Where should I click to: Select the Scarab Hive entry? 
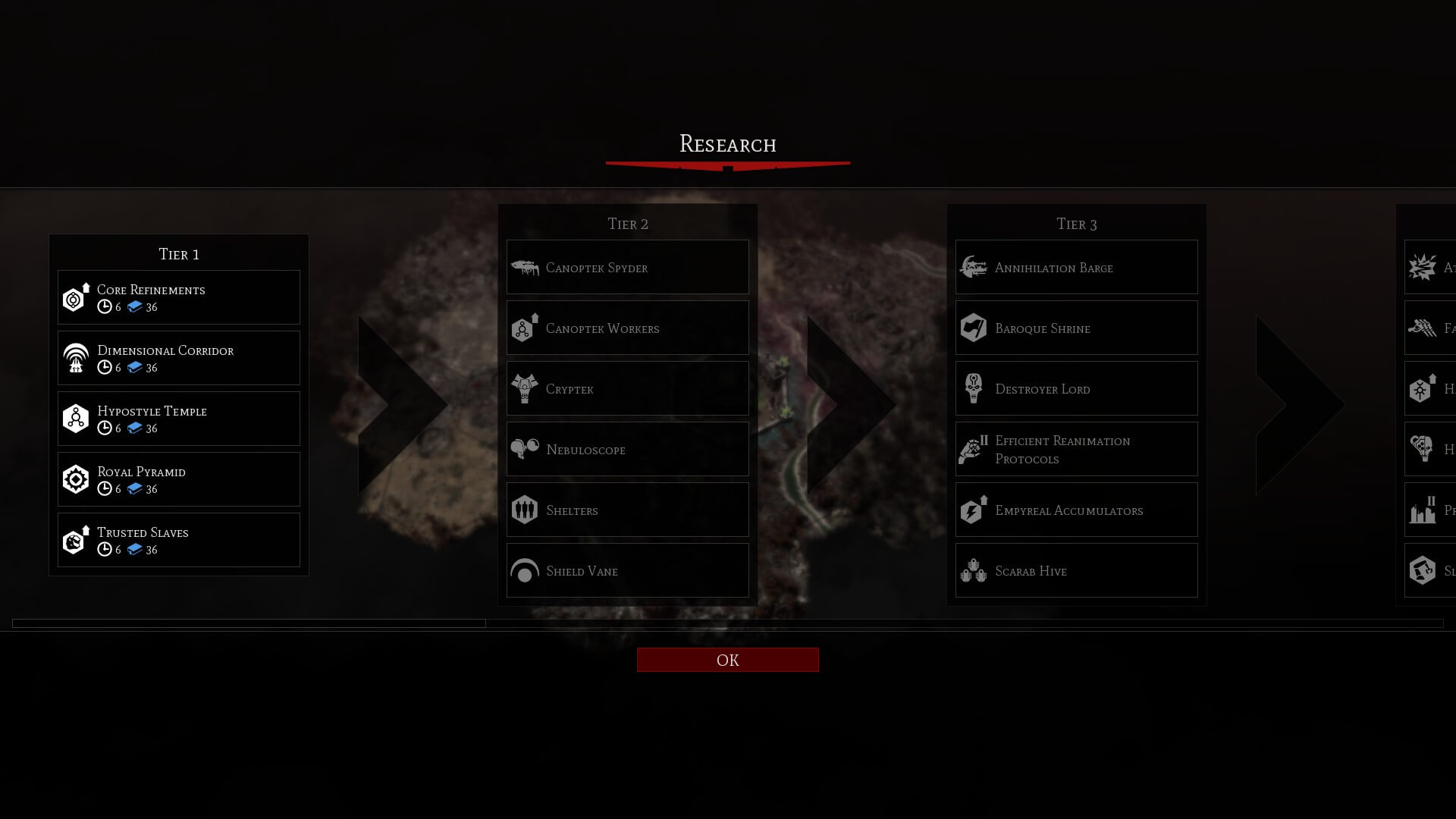1076,570
